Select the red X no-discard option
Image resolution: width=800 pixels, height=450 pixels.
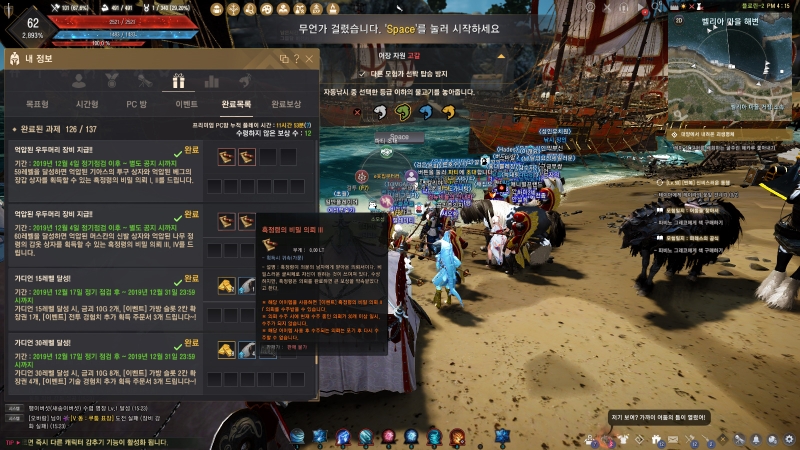coord(358,111)
